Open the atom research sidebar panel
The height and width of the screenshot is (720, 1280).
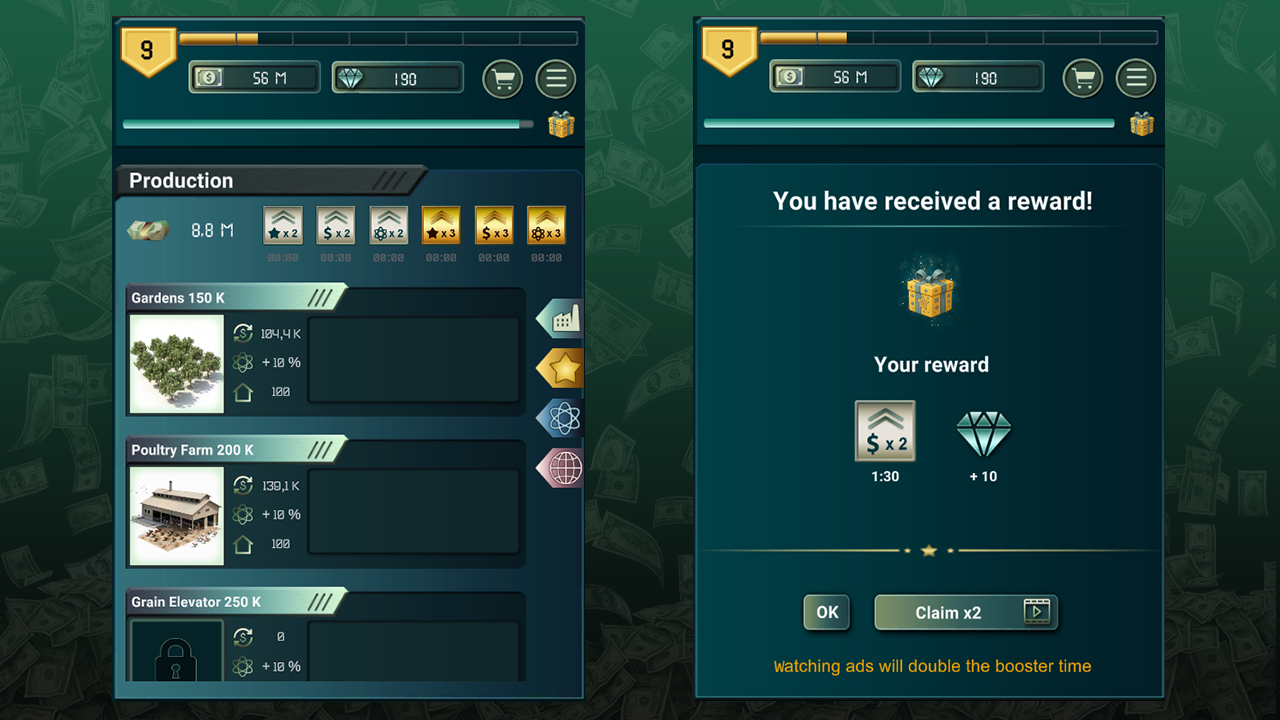[559, 418]
